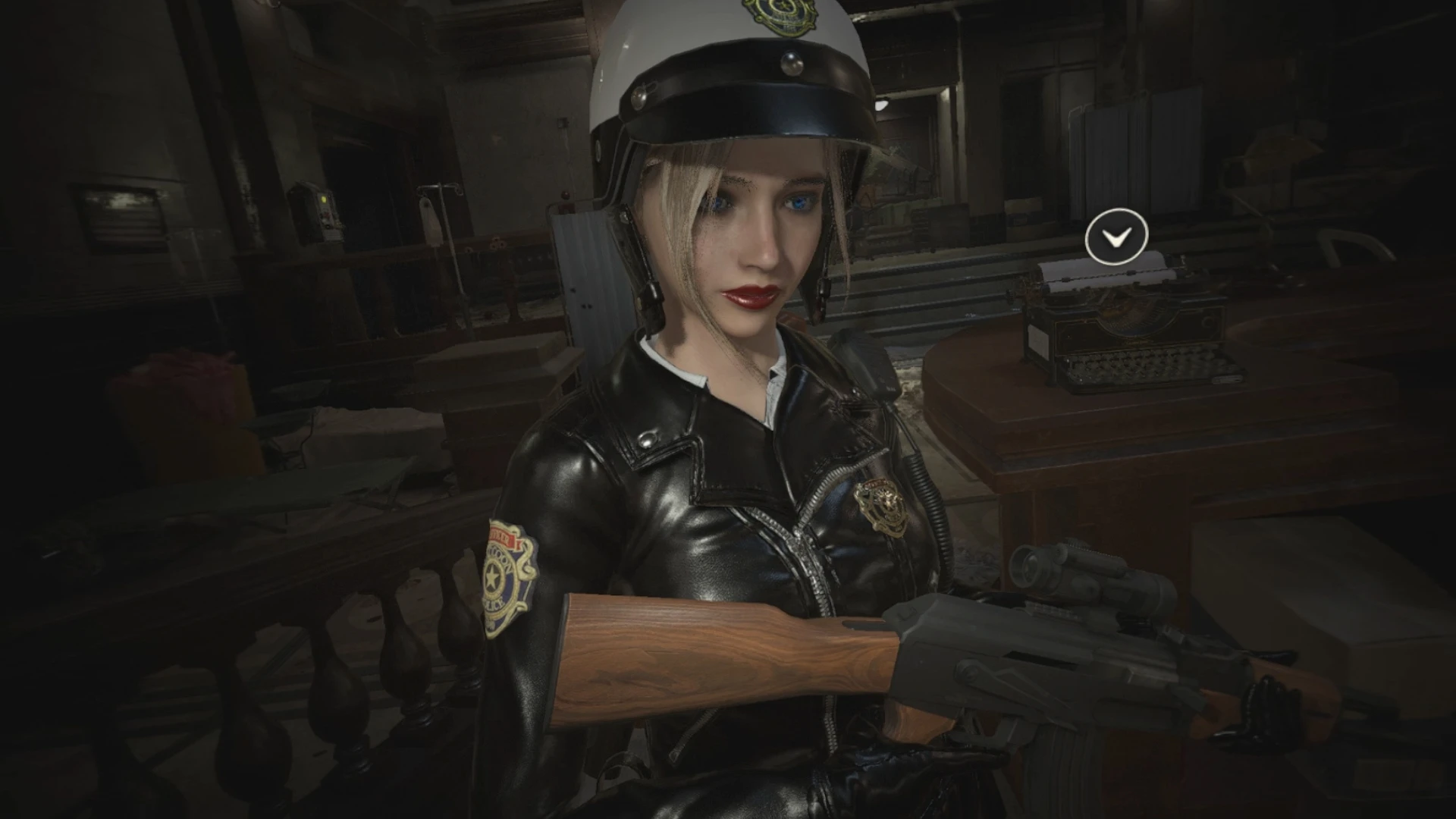
Task: Expand the chevron arrow inside the circle
Action: tap(1116, 237)
